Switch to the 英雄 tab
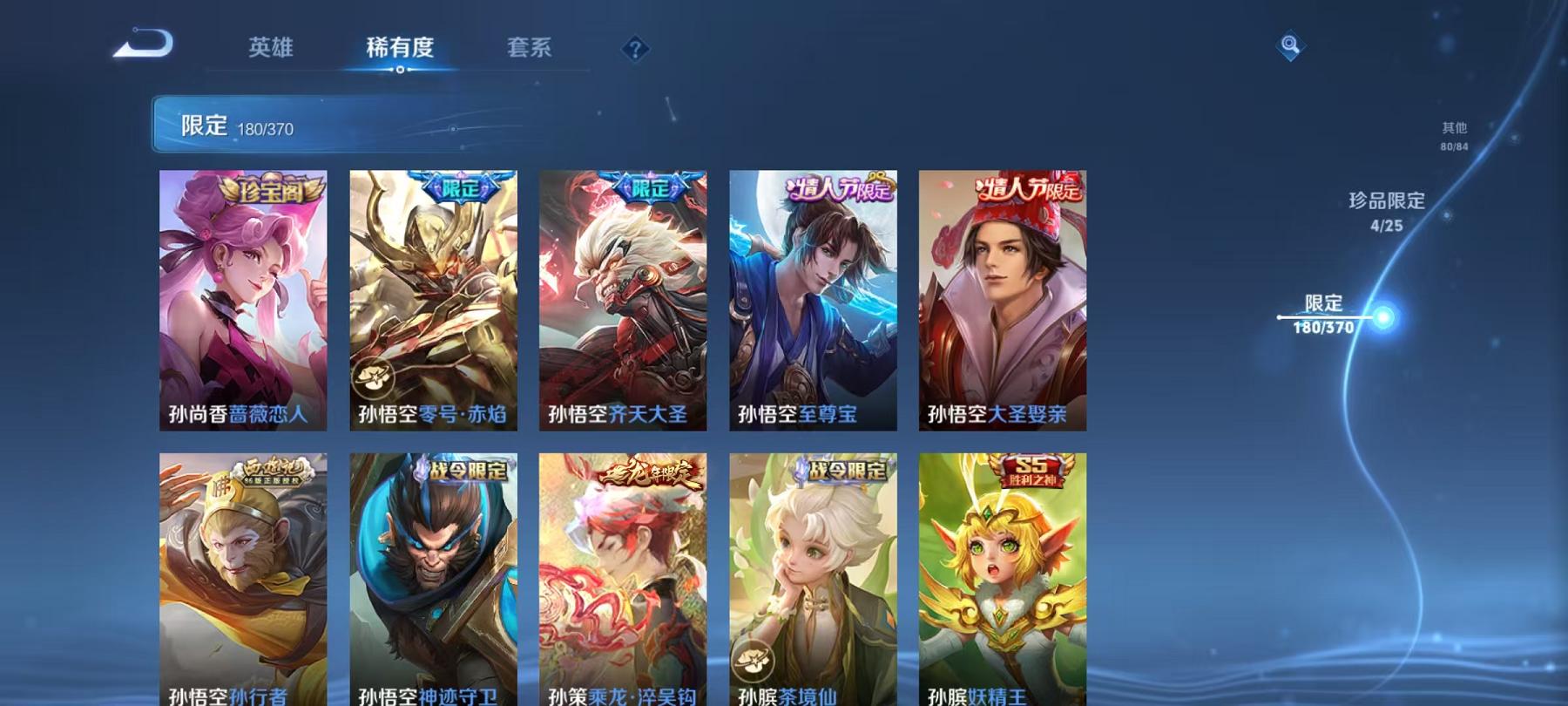 coord(270,49)
